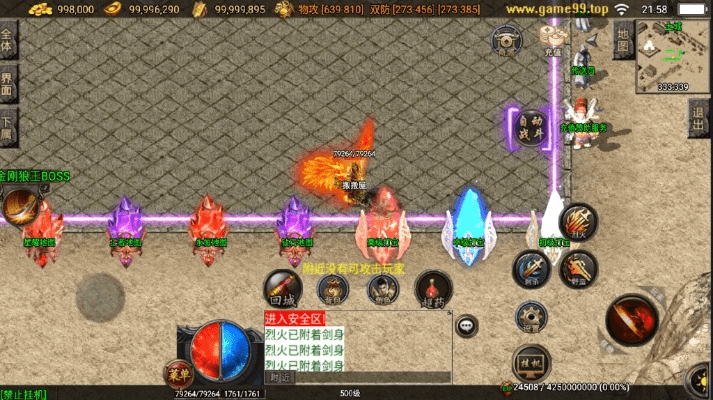Viewport: 713px width, 400px height.
Task: Activate the 挂机 auto-idle monitor button
Action: [x=529, y=360]
